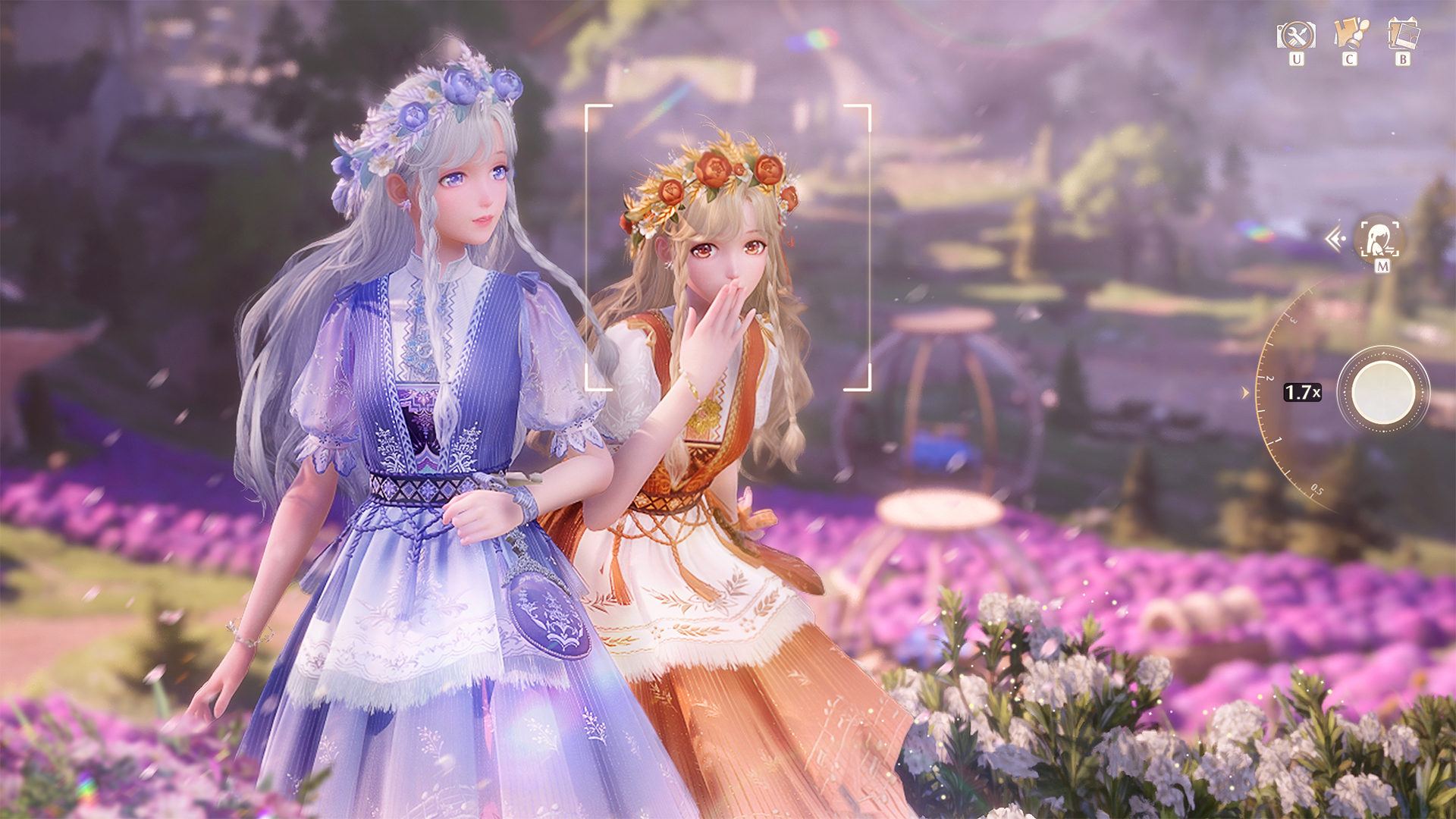
Task: Collapse the camera toolbar with the double chevron
Action: pyautogui.click(x=1332, y=237)
